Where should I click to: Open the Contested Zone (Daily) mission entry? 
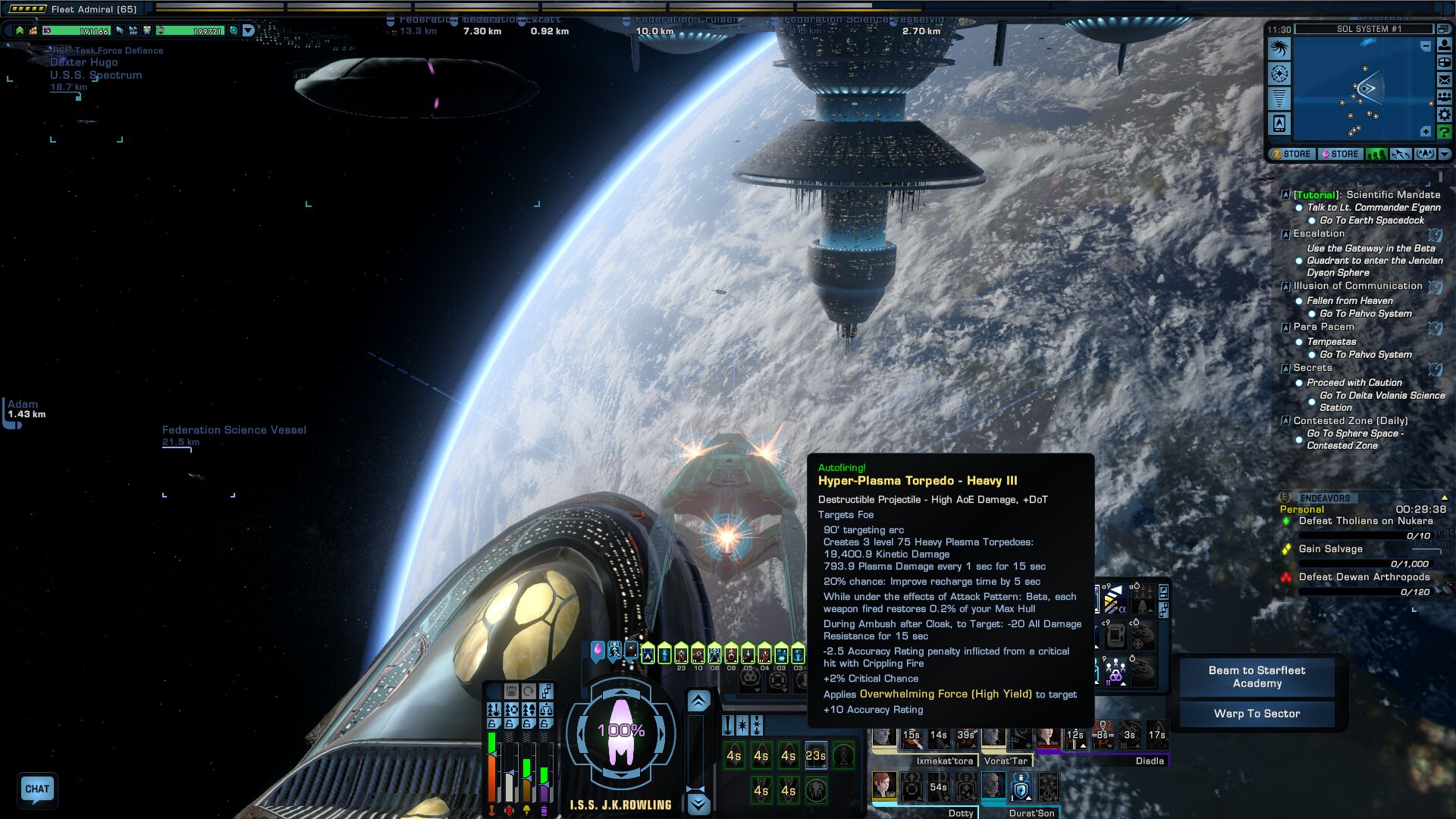tap(1350, 421)
